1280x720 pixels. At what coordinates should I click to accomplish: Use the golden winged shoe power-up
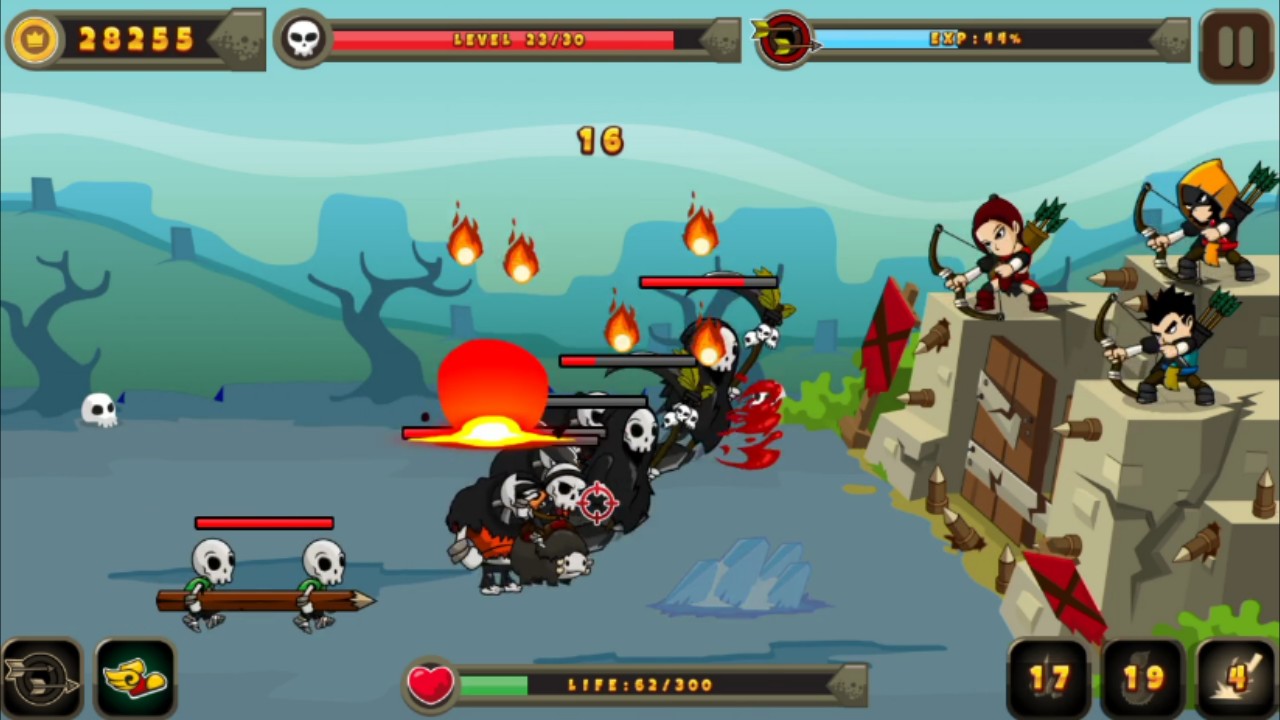point(135,680)
